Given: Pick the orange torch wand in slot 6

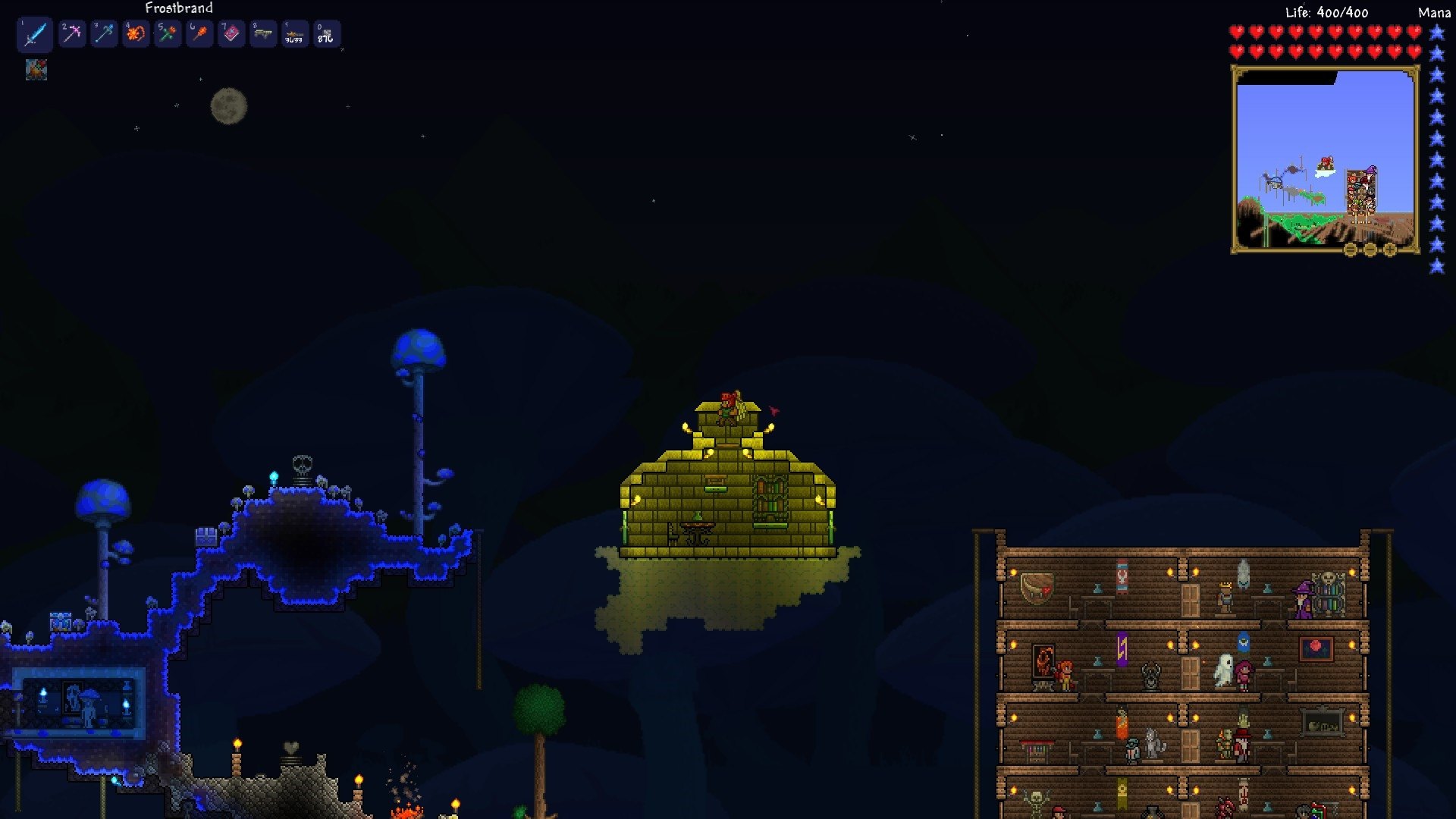Looking at the screenshot, I should tap(199, 33).
